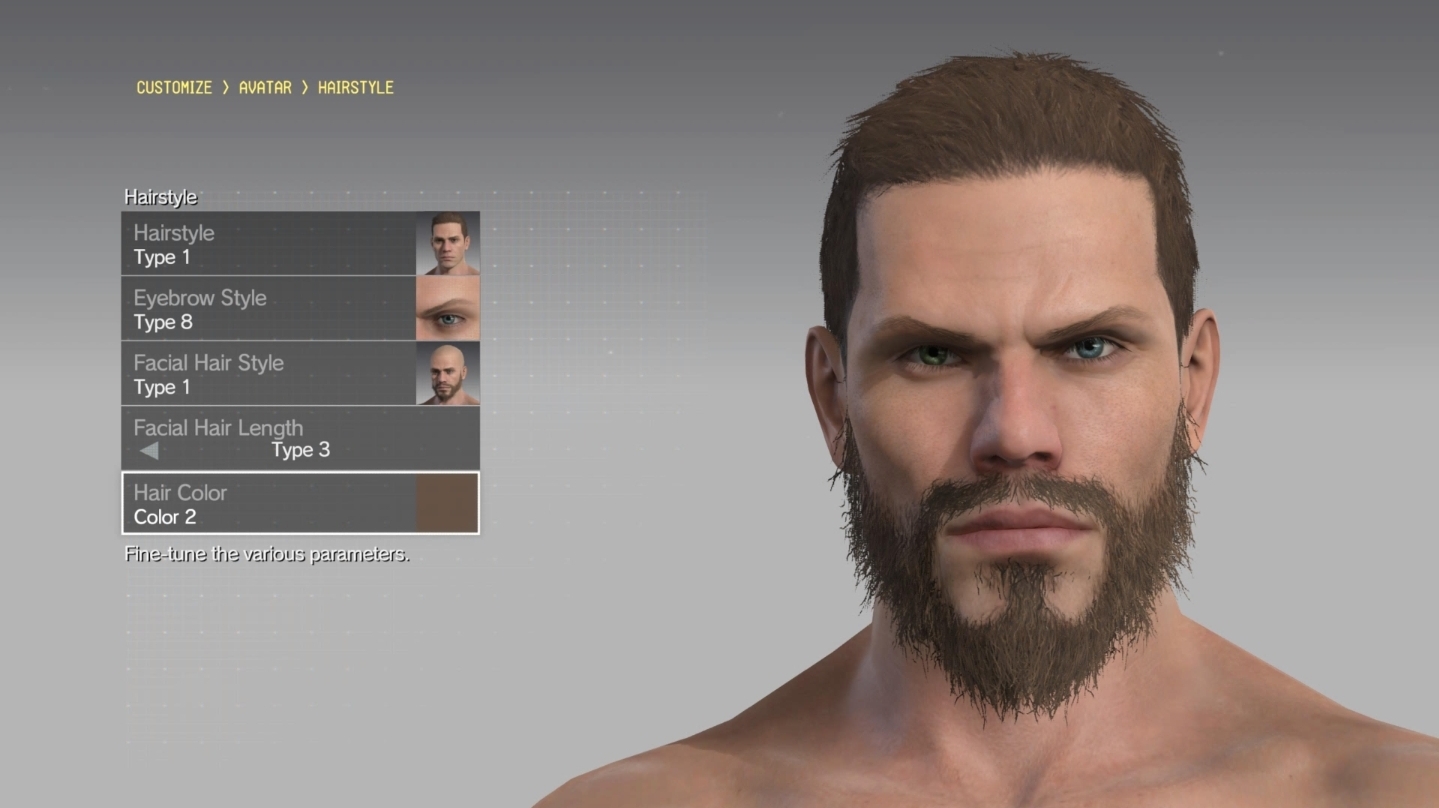Click the eyebrow preview thumbnail
Viewport: 1439px width, 808px height.
coord(448,309)
